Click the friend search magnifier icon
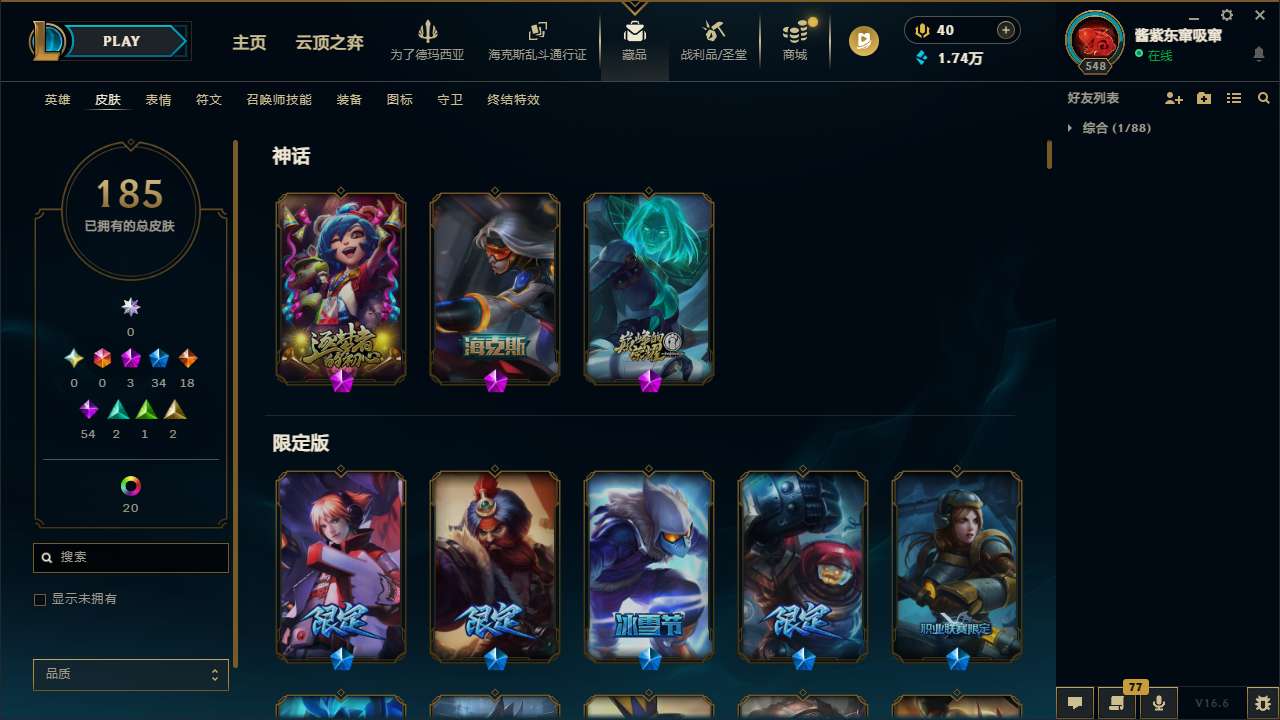The image size is (1280, 720). click(1263, 97)
